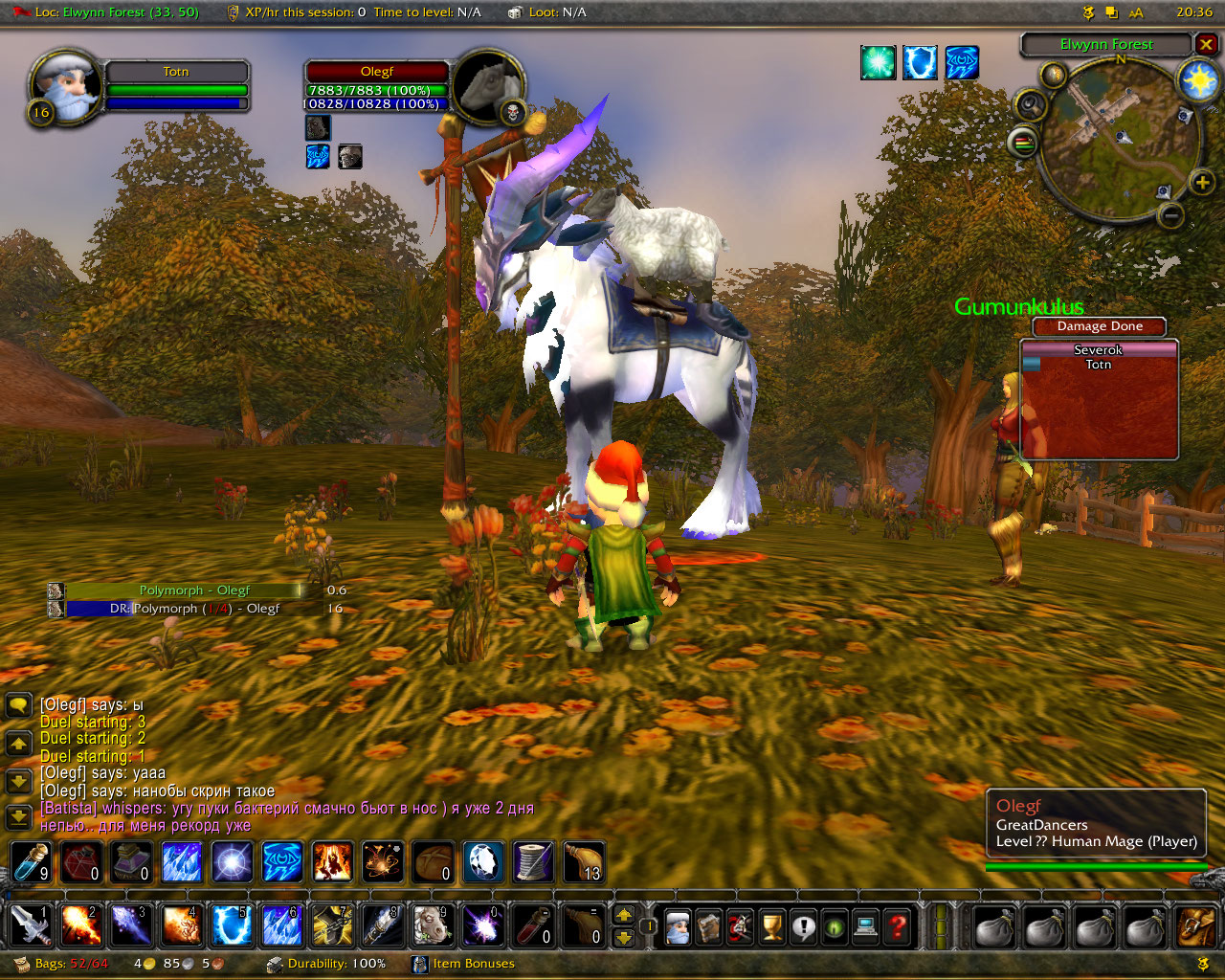The height and width of the screenshot is (980, 1225).
Task: Zoom out the minimap
Action: pos(1169,216)
